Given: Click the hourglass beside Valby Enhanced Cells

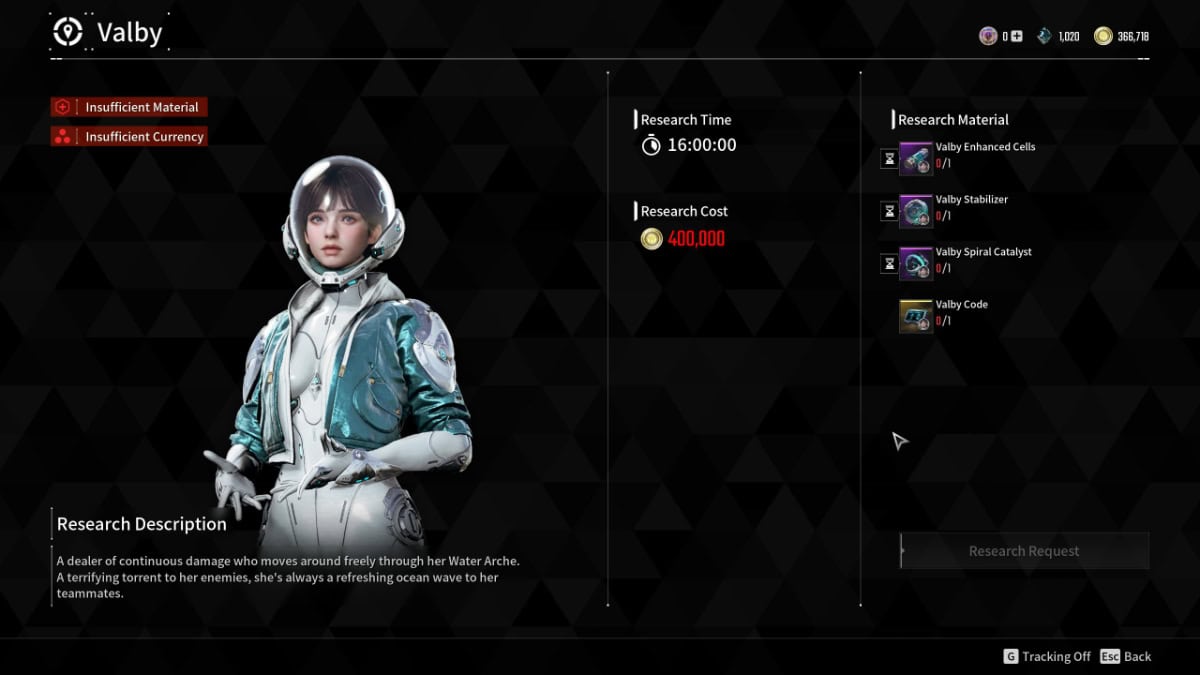Looking at the screenshot, I should pyautogui.click(x=889, y=159).
